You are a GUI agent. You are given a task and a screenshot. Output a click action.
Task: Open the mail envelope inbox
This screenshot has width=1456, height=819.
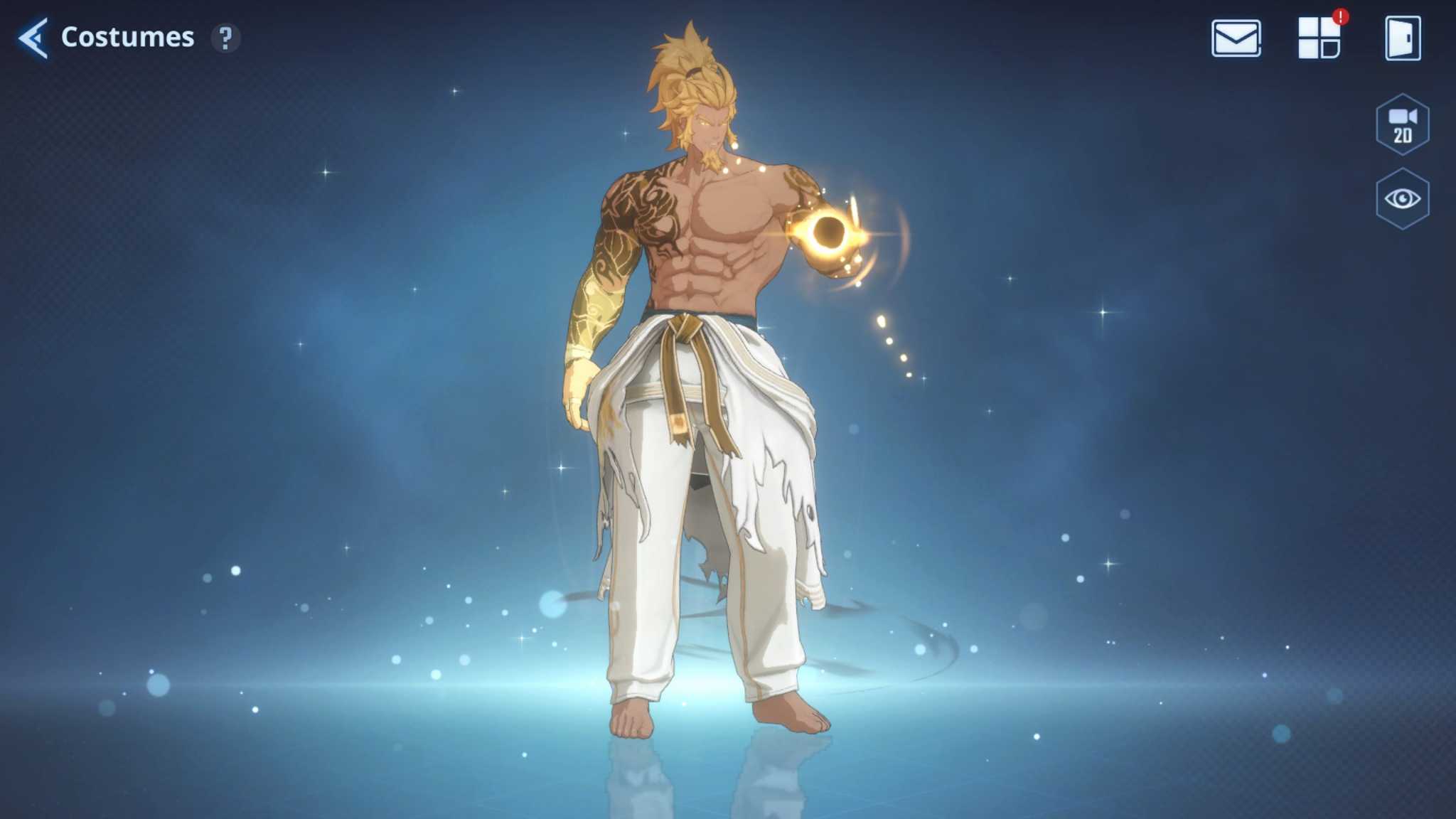pyautogui.click(x=1236, y=38)
